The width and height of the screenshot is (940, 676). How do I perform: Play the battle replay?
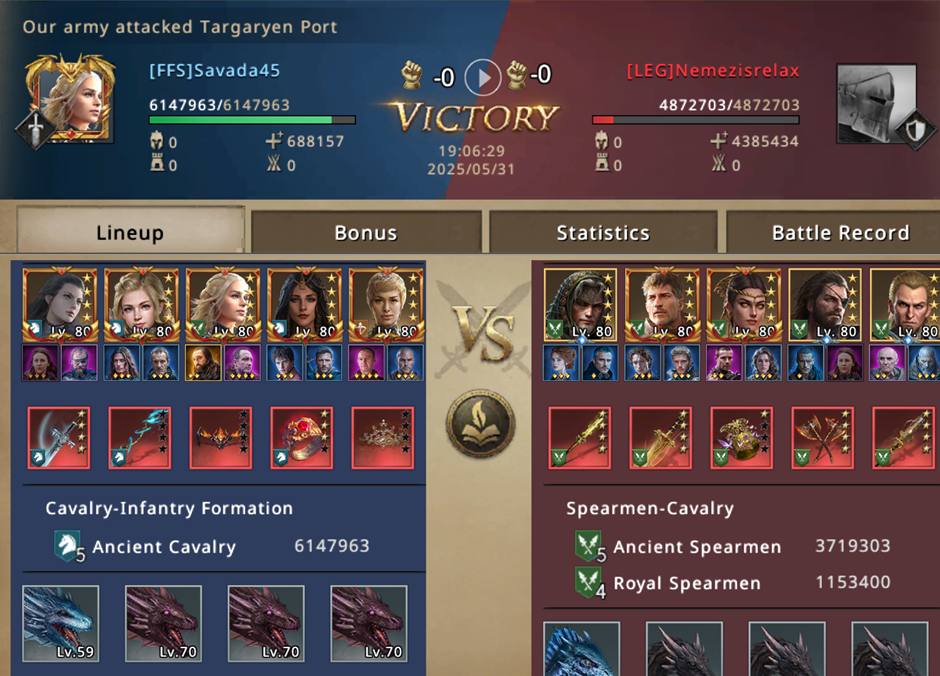[x=483, y=76]
